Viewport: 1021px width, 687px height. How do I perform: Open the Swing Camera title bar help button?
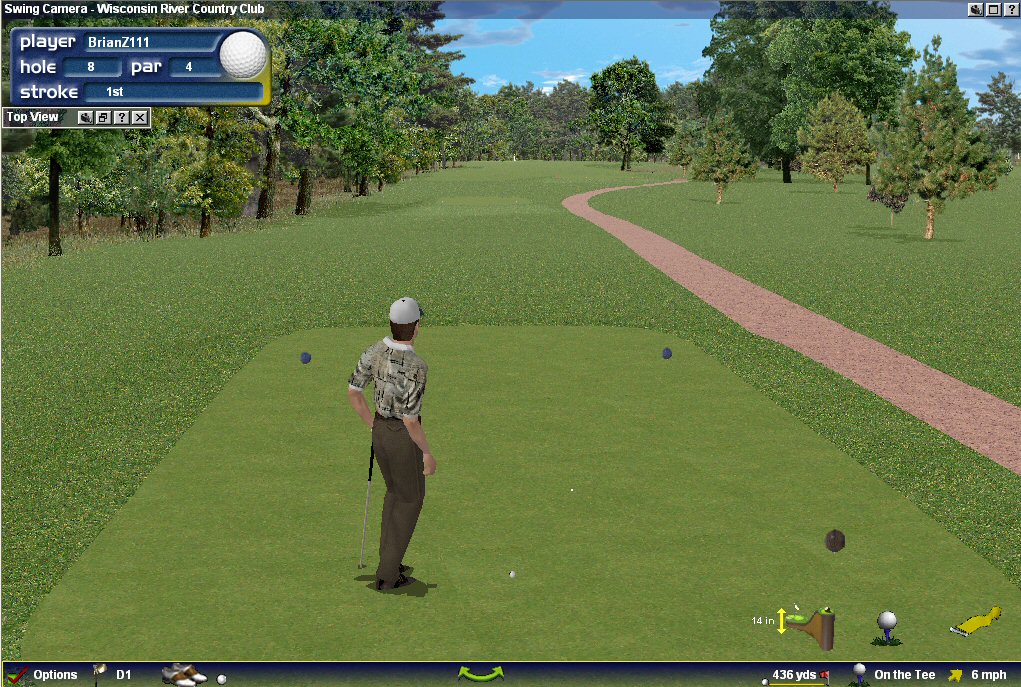(x=1010, y=9)
